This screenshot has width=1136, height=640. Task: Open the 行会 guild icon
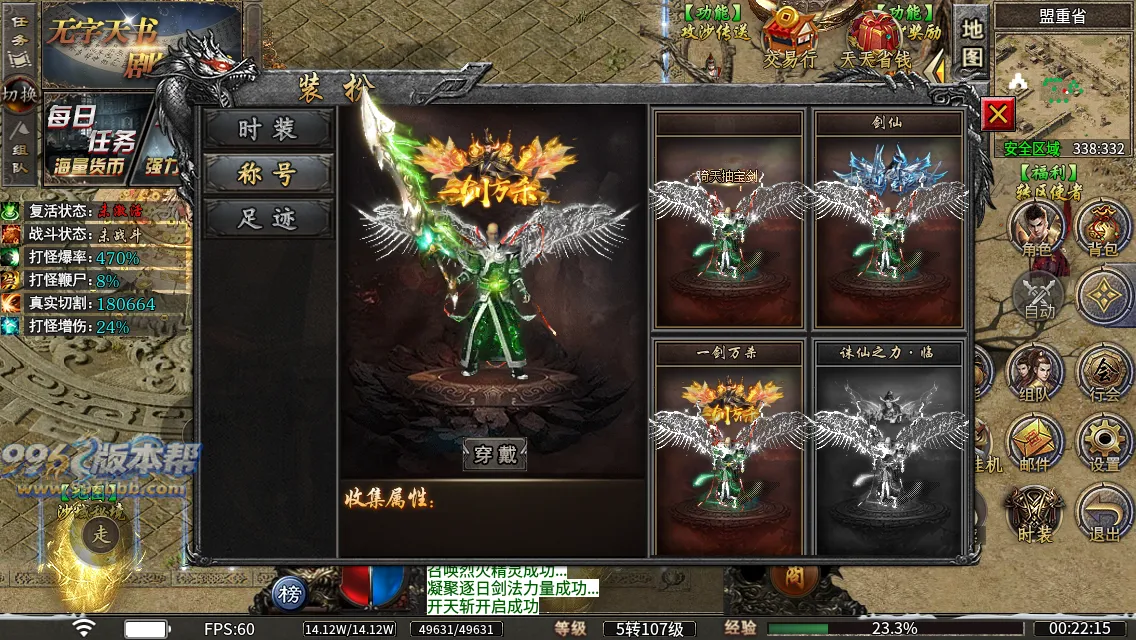tap(1104, 374)
